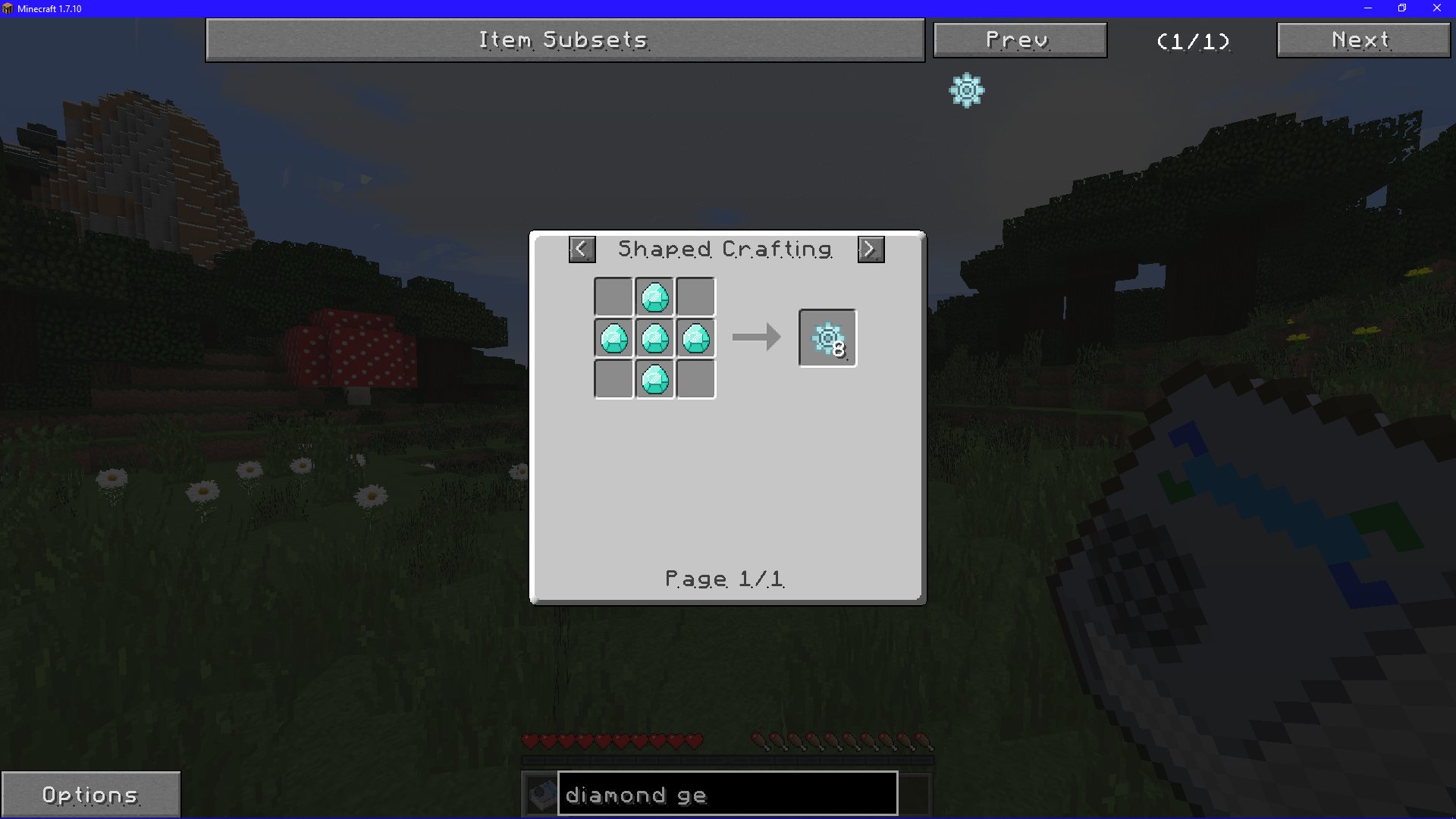The image size is (1456, 819).
Task: Select the bottom diamond ingredient
Action: pos(655,380)
